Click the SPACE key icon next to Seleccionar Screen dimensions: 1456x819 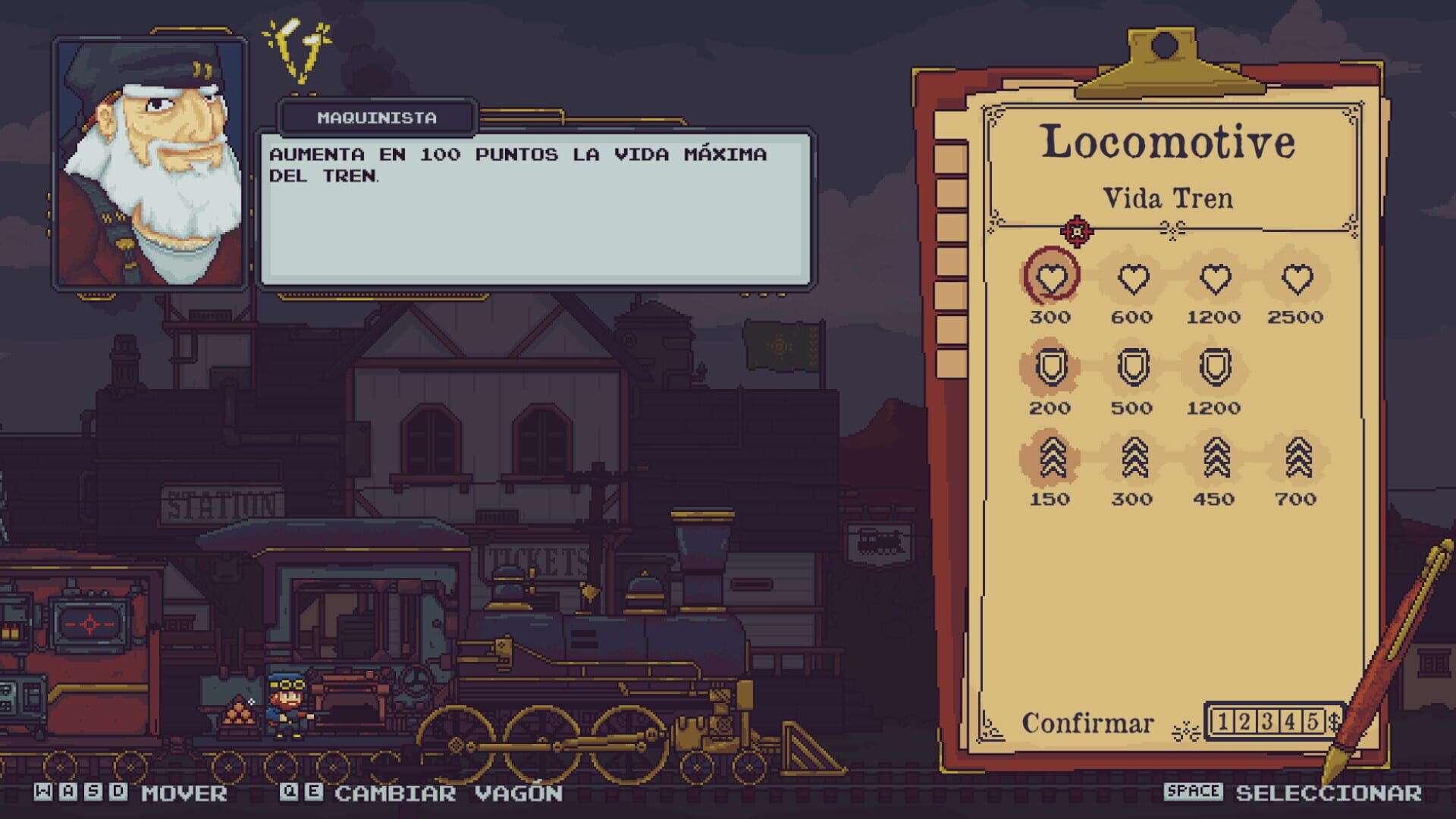(1194, 793)
